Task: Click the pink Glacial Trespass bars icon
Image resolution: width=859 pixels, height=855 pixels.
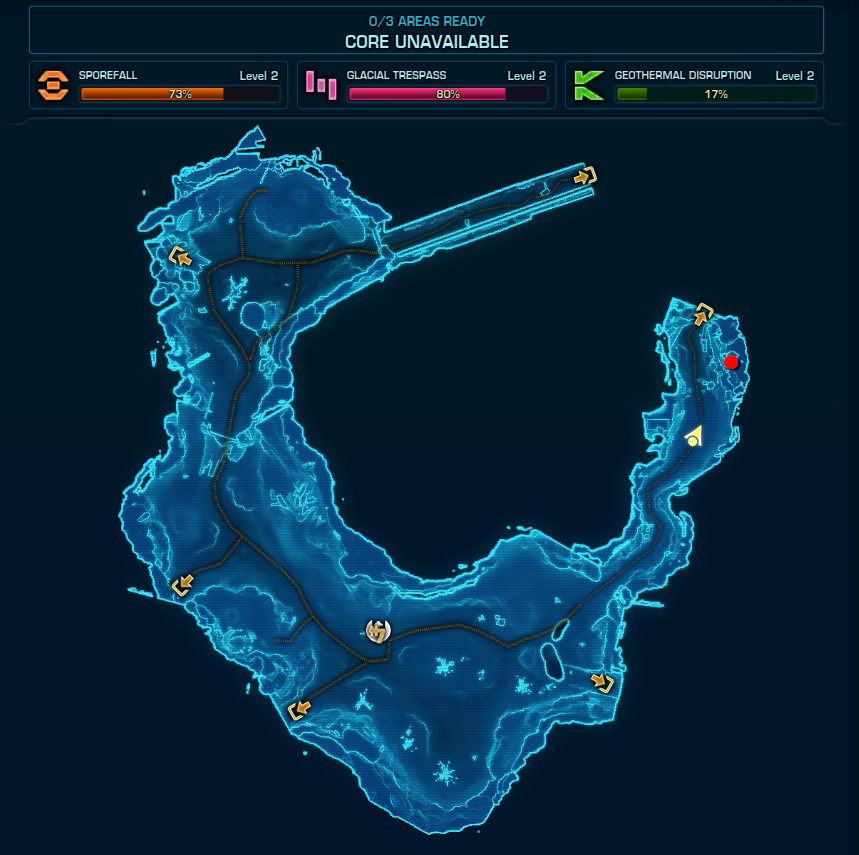Action: pos(321,85)
